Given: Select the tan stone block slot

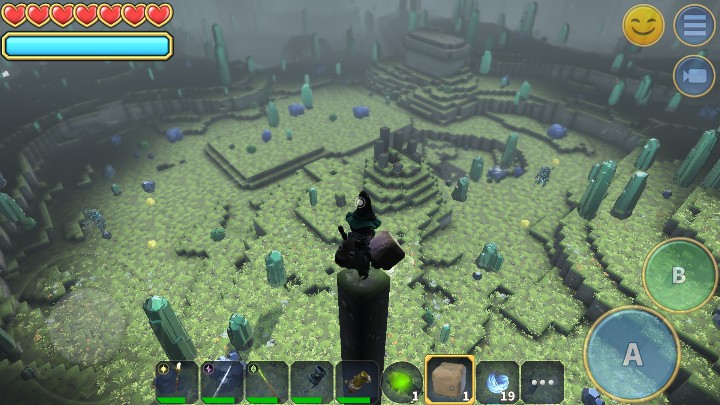Looking at the screenshot, I should click(449, 381).
